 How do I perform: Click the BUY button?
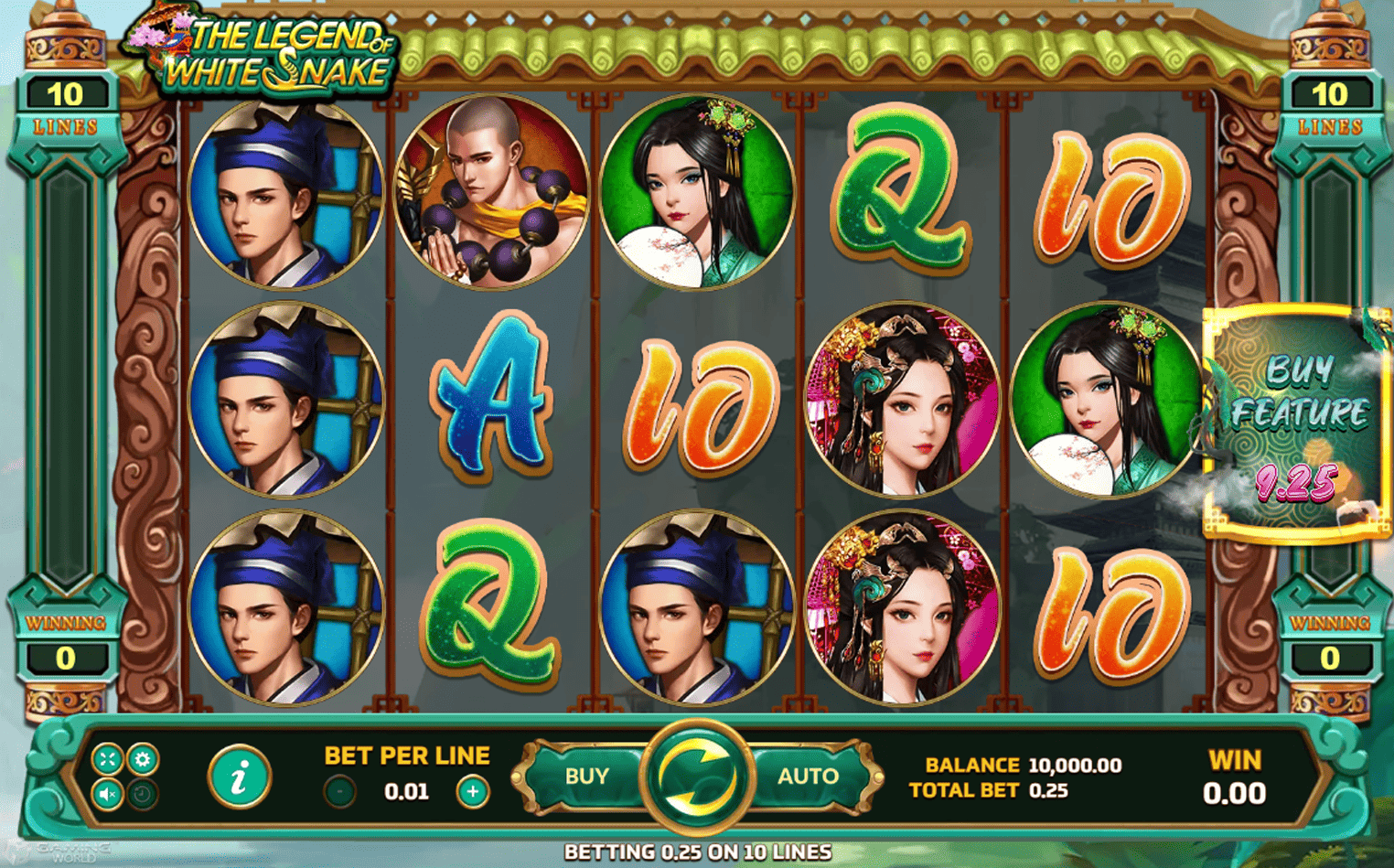586,776
